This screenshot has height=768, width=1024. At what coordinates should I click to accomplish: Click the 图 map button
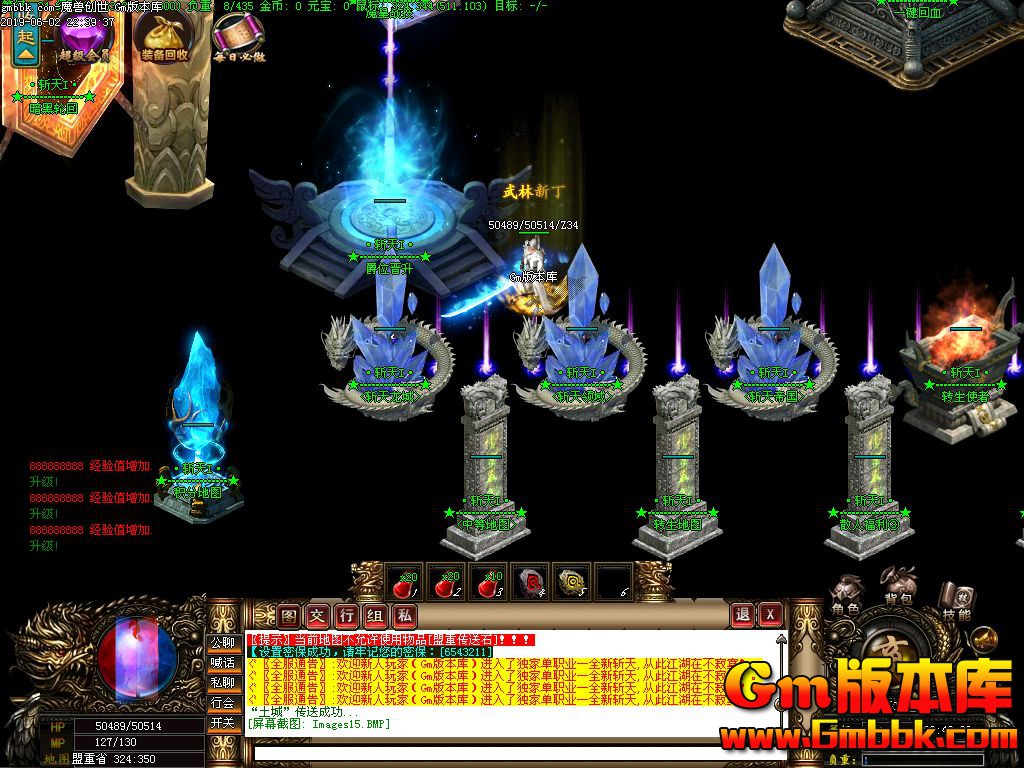(289, 615)
